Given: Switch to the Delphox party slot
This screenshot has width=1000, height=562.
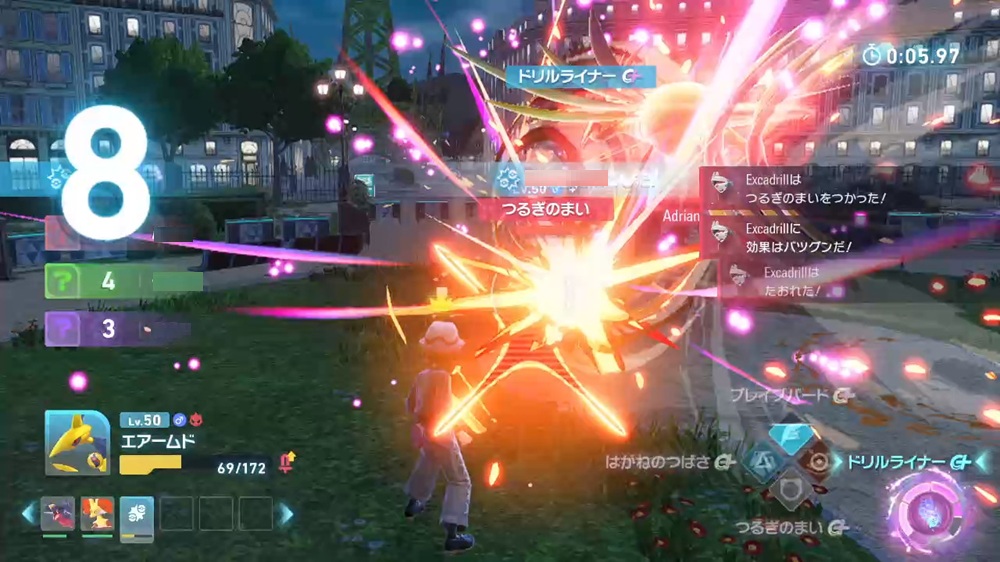Looking at the screenshot, I should 97,514.
